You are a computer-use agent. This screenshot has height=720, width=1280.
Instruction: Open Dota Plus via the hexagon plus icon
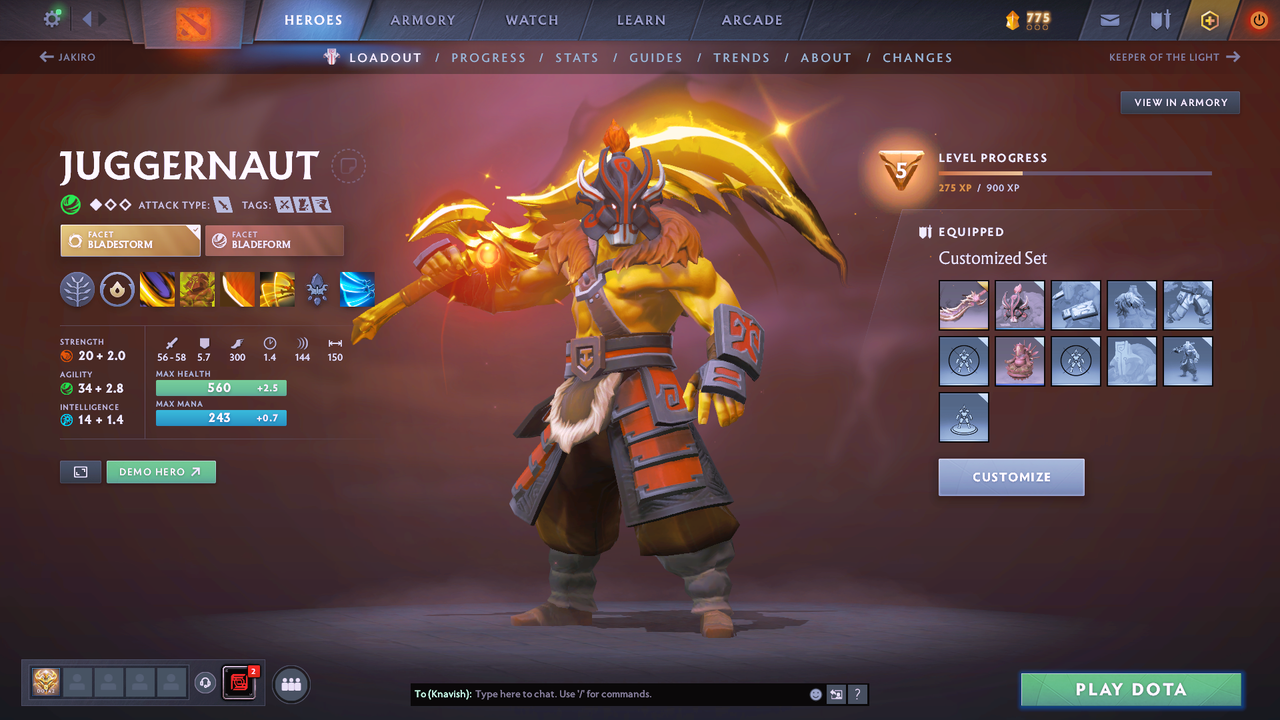click(x=1209, y=19)
